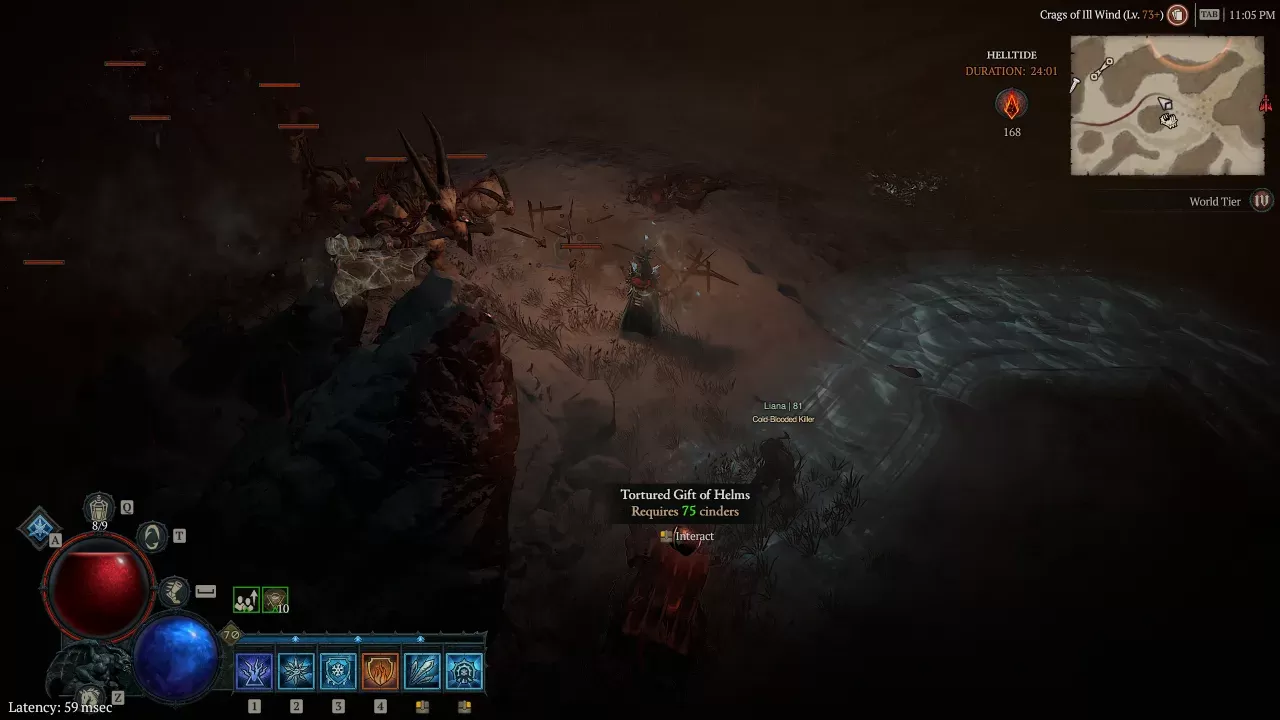Open the emote wheel icon labeled T
The image size is (1280, 720).
pyautogui.click(x=151, y=535)
